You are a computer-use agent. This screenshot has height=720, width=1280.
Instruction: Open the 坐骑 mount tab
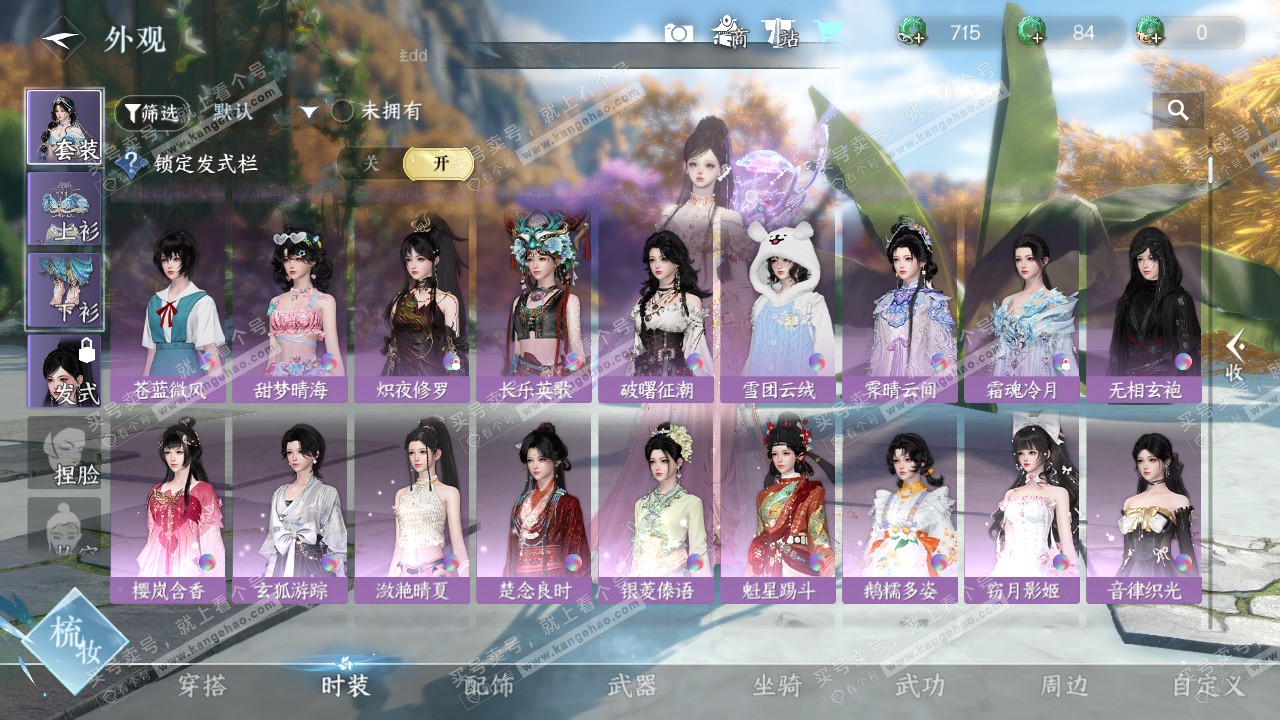point(777,686)
